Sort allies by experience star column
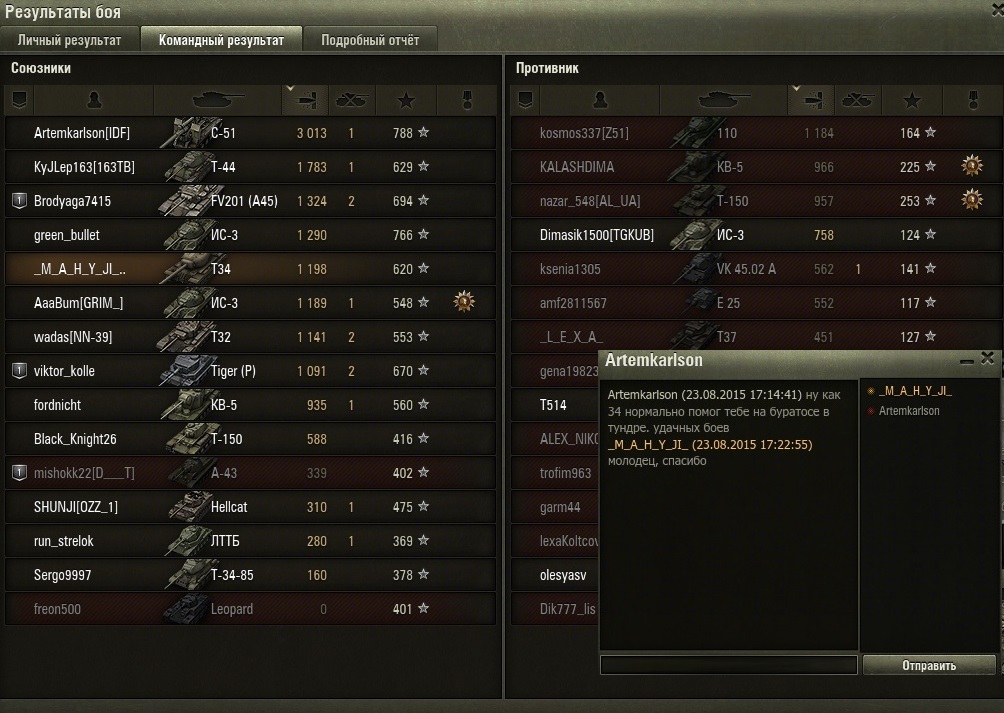Image resolution: width=1004 pixels, height=713 pixels. [406, 100]
